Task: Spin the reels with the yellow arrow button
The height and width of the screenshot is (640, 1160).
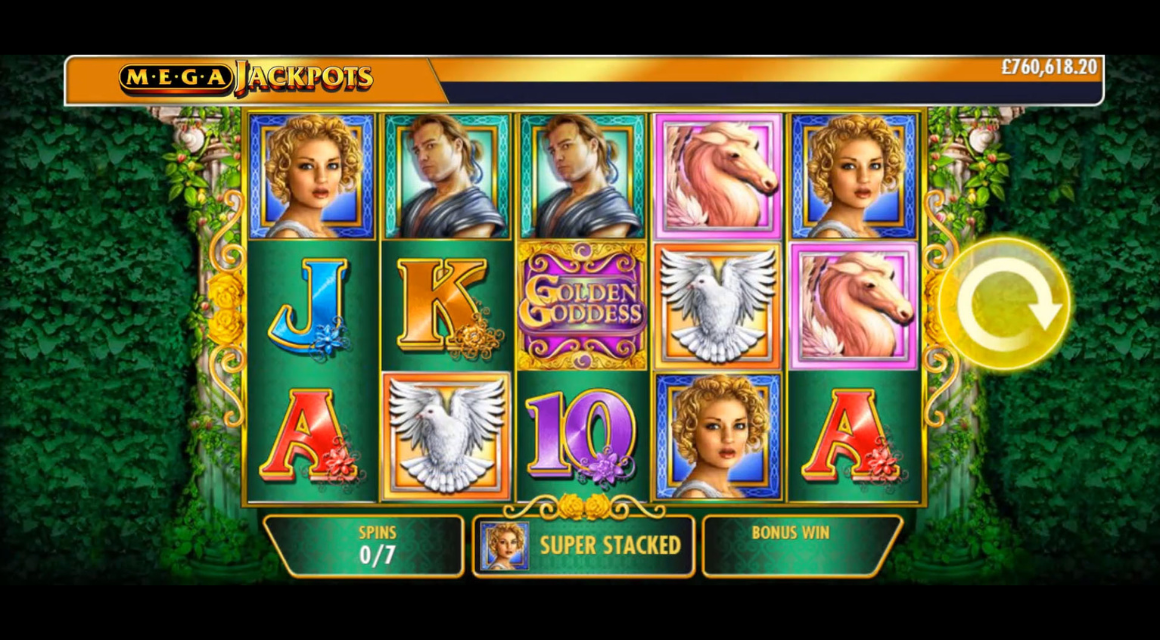Action: (x=1005, y=303)
